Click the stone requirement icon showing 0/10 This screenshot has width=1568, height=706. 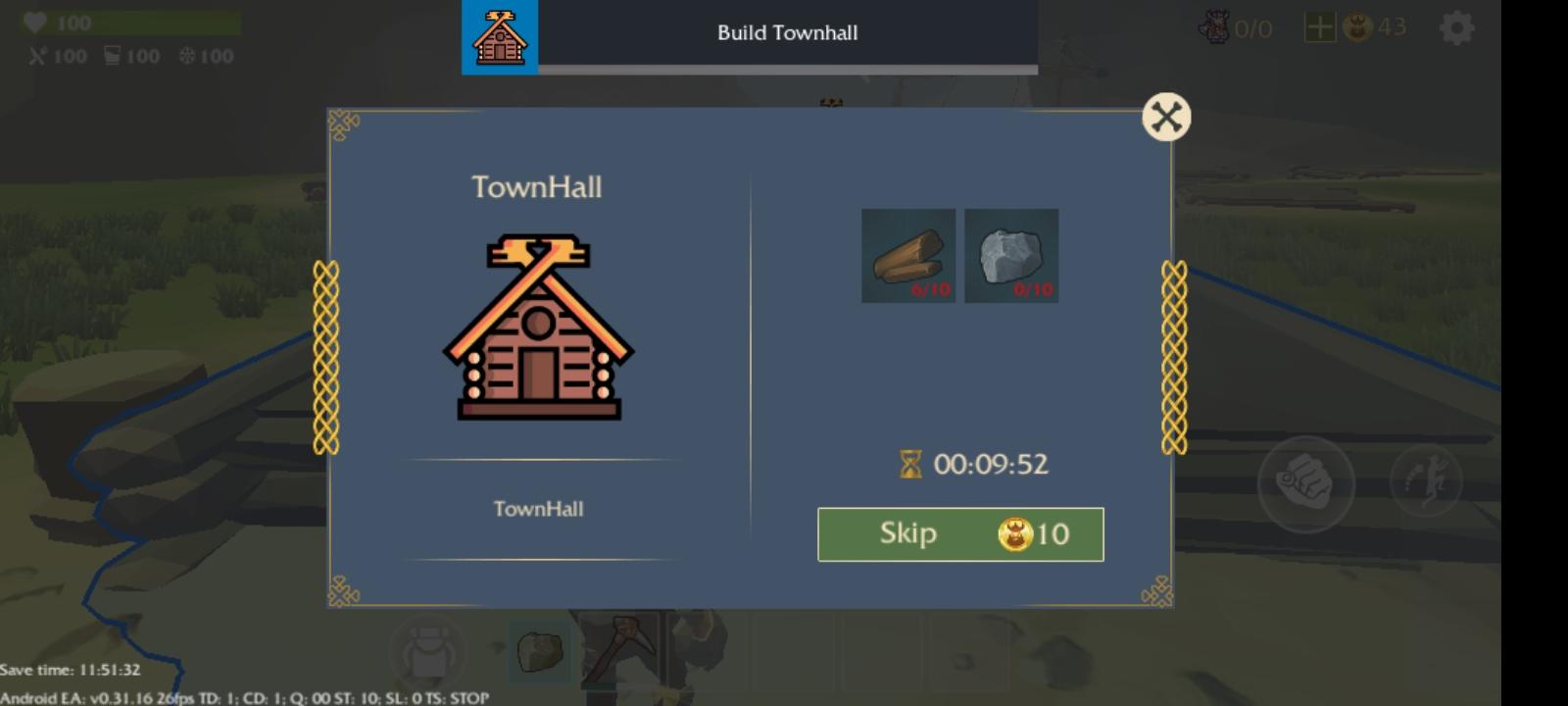coord(1011,256)
